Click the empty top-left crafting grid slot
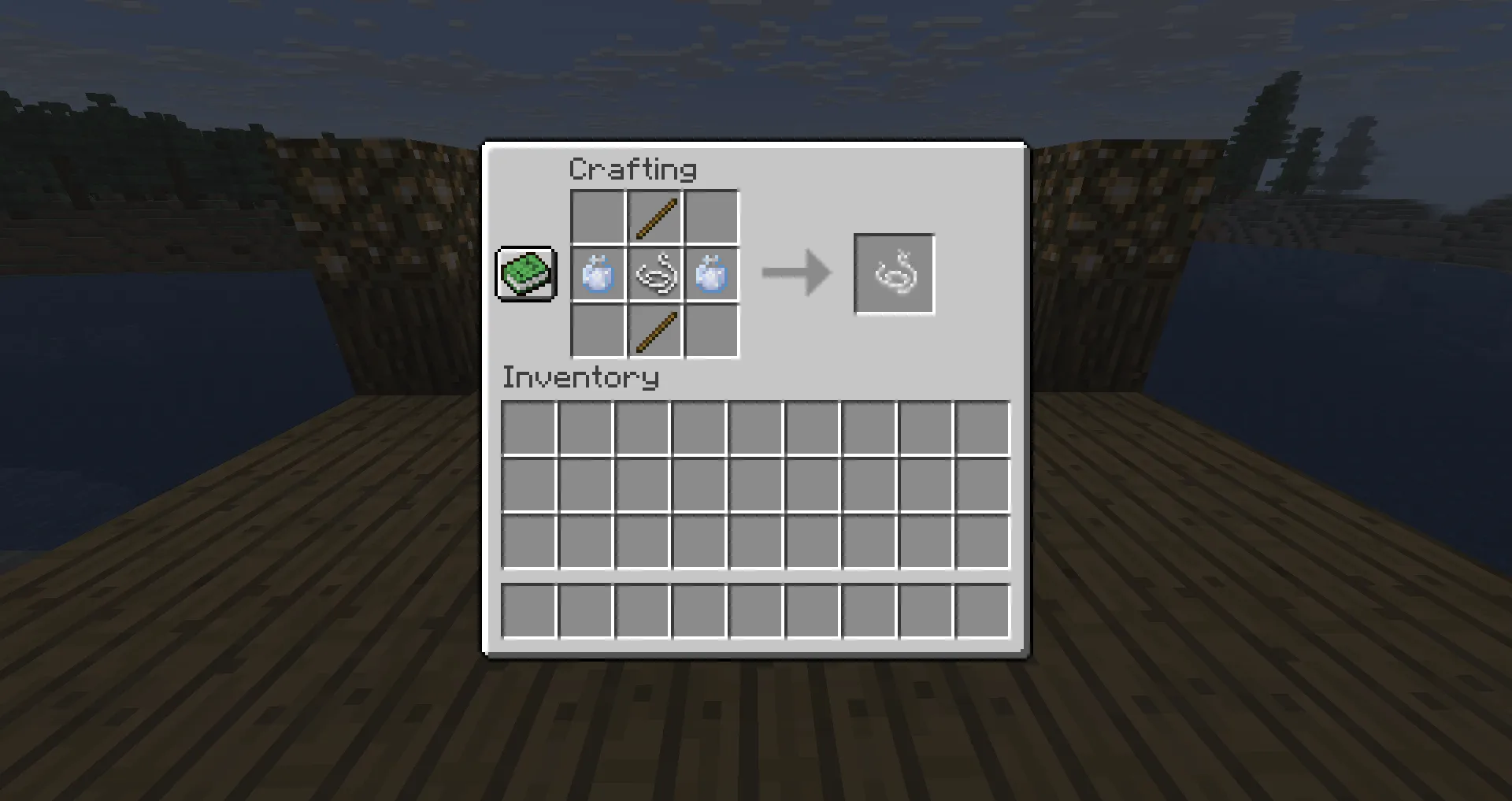 click(x=597, y=216)
